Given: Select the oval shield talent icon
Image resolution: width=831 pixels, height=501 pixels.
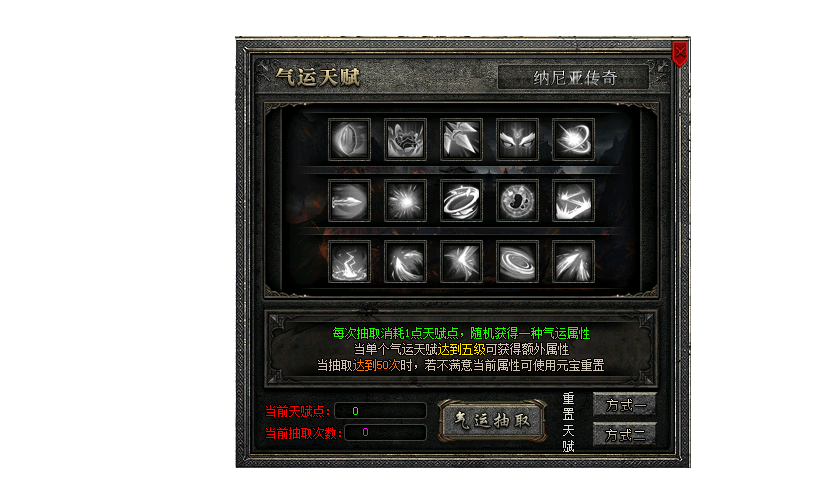Looking at the screenshot, I should pos(350,139).
